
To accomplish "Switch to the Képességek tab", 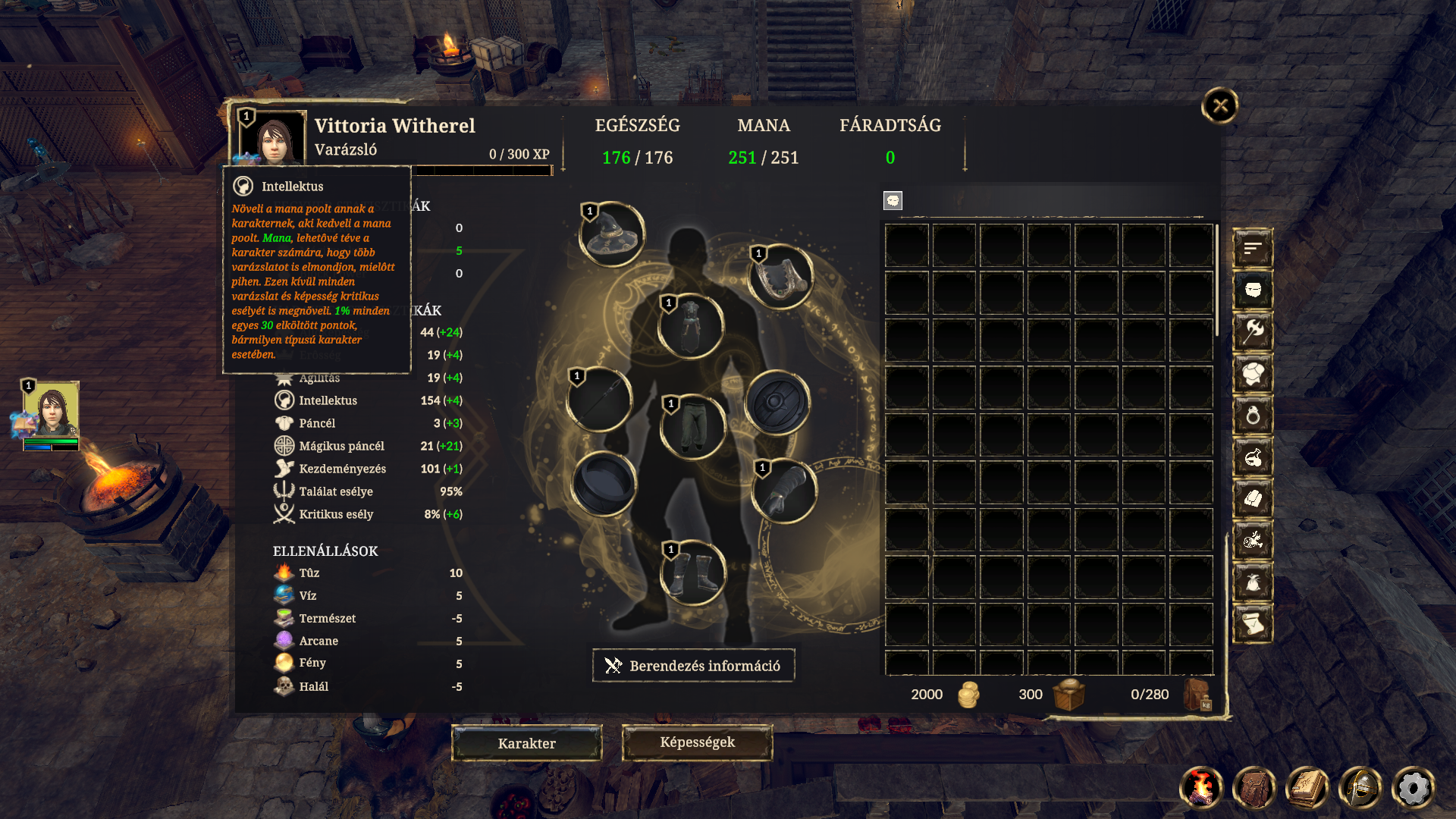I will click(697, 742).
